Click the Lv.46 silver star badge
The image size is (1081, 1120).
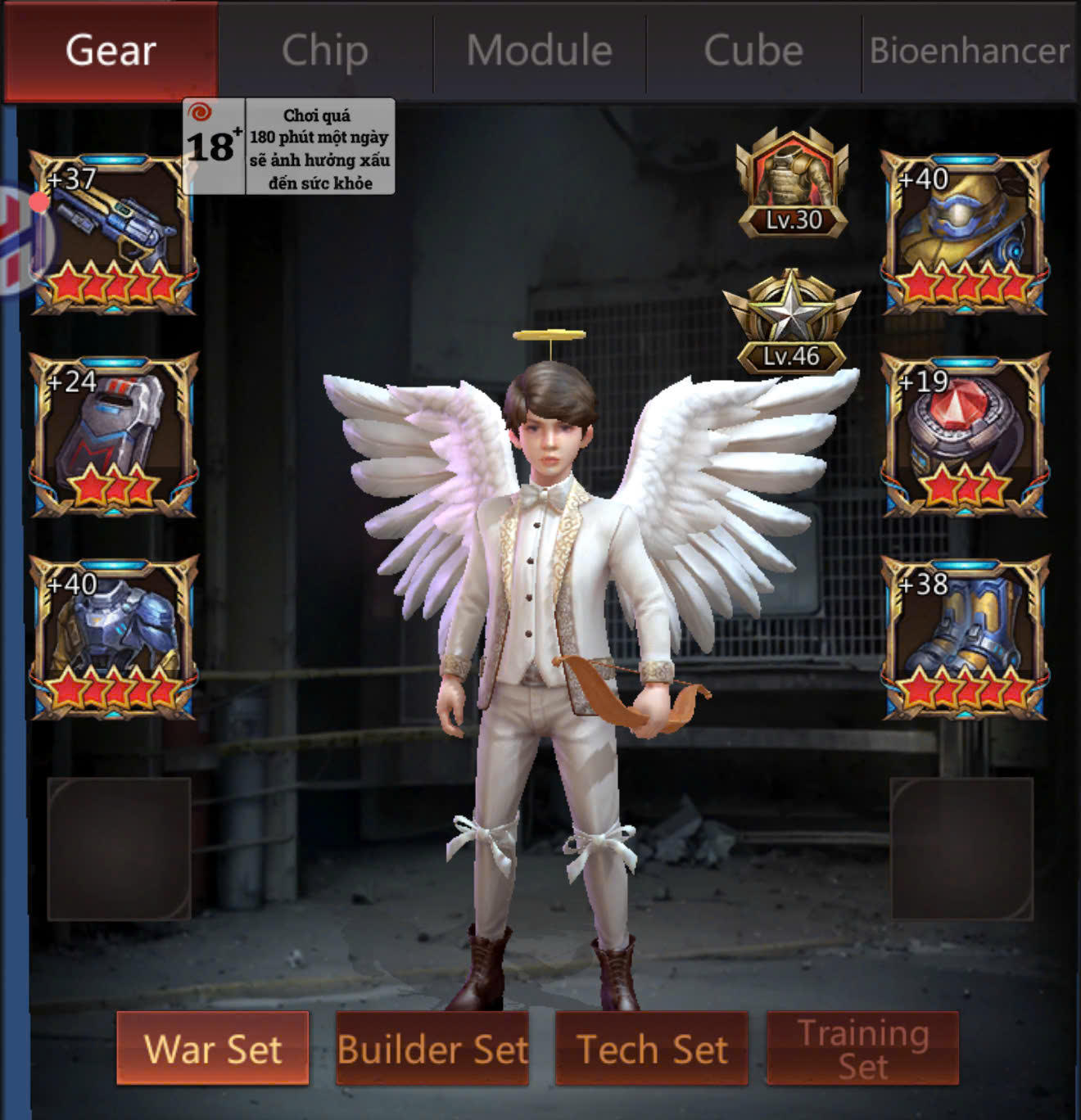791,323
